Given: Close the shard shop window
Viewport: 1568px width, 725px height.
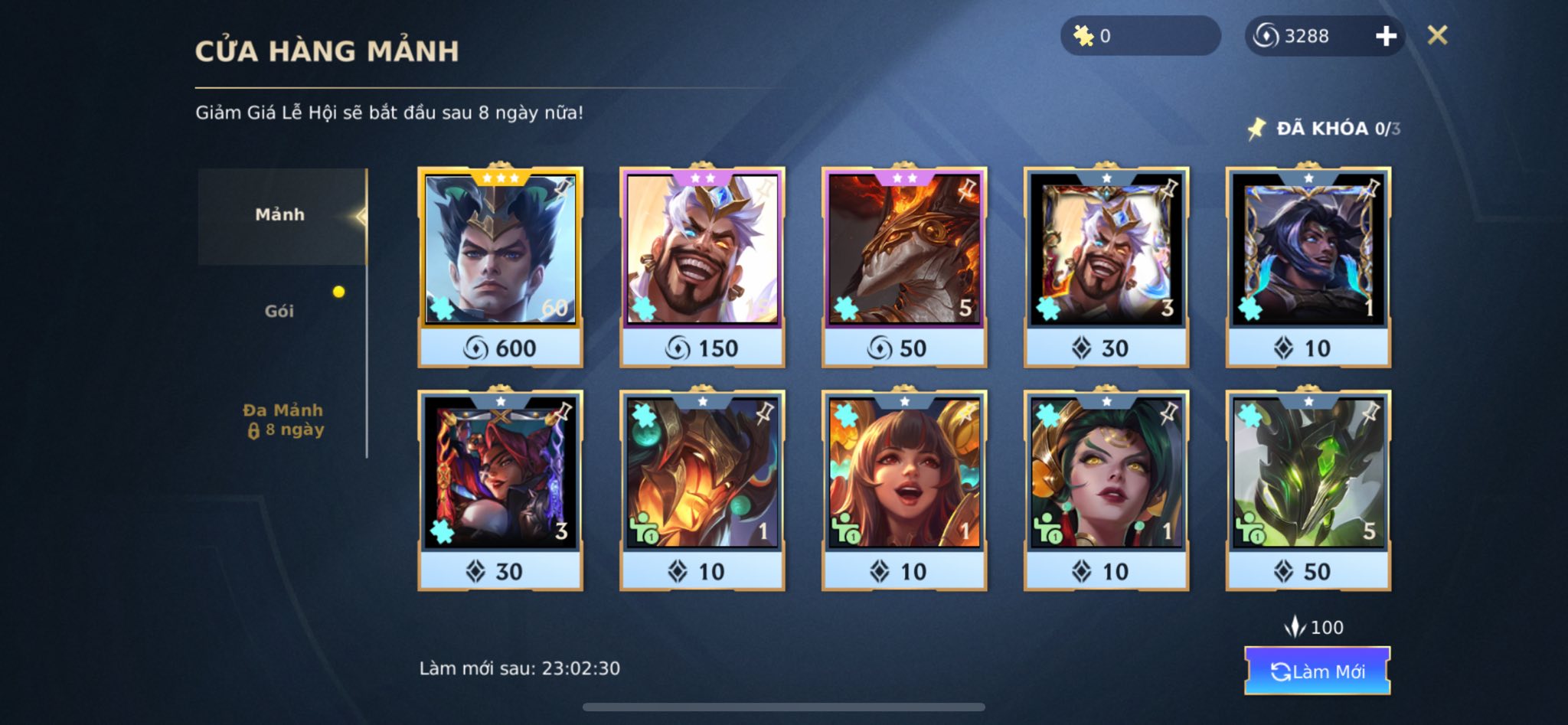Looking at the screenshot, I should (x=1437, y=35).
